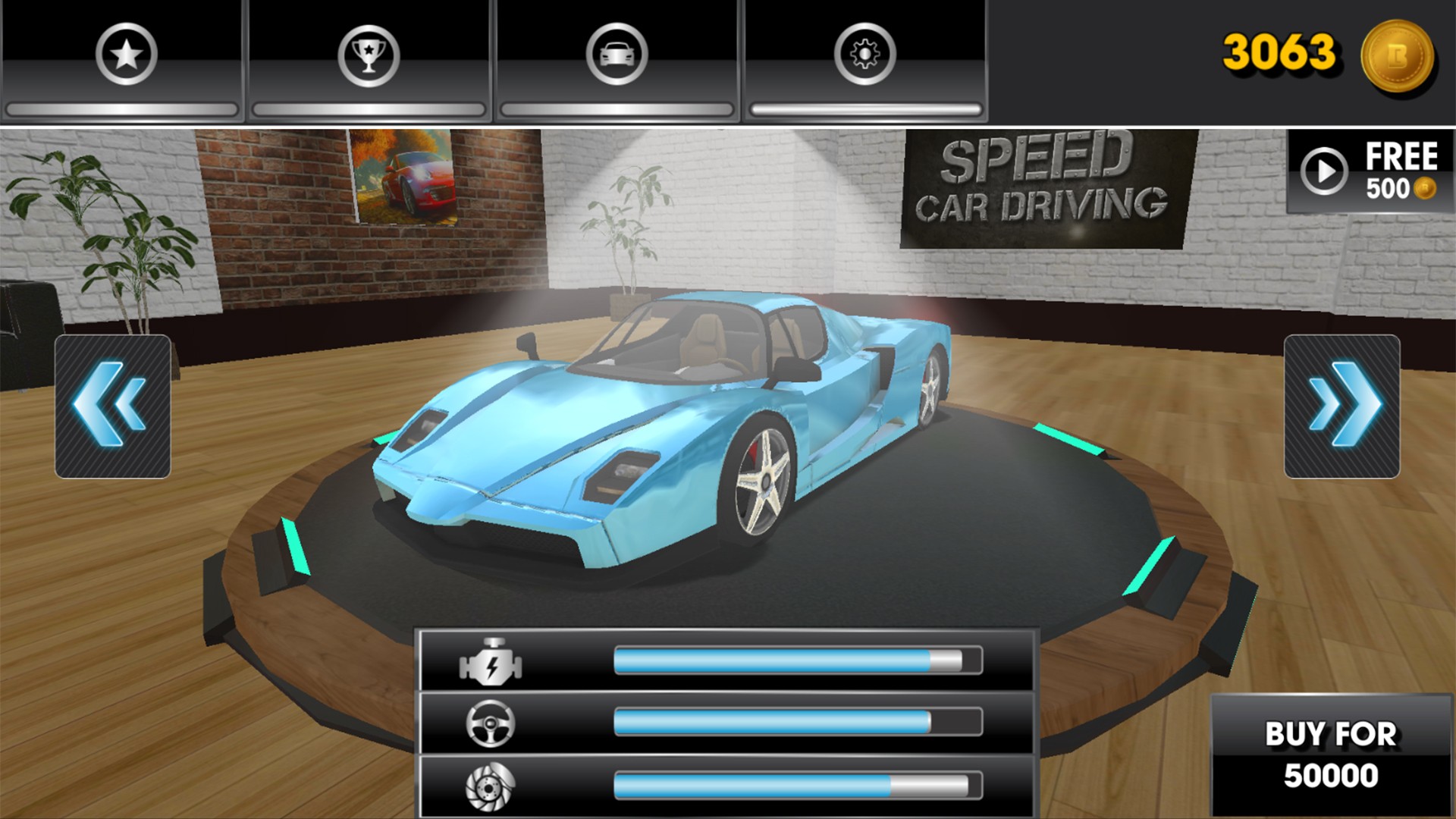The width and height of the screenshot is (1456, 819).
Task: Switch to the trophy achievements tab
Action: click(x=369, y=55)
